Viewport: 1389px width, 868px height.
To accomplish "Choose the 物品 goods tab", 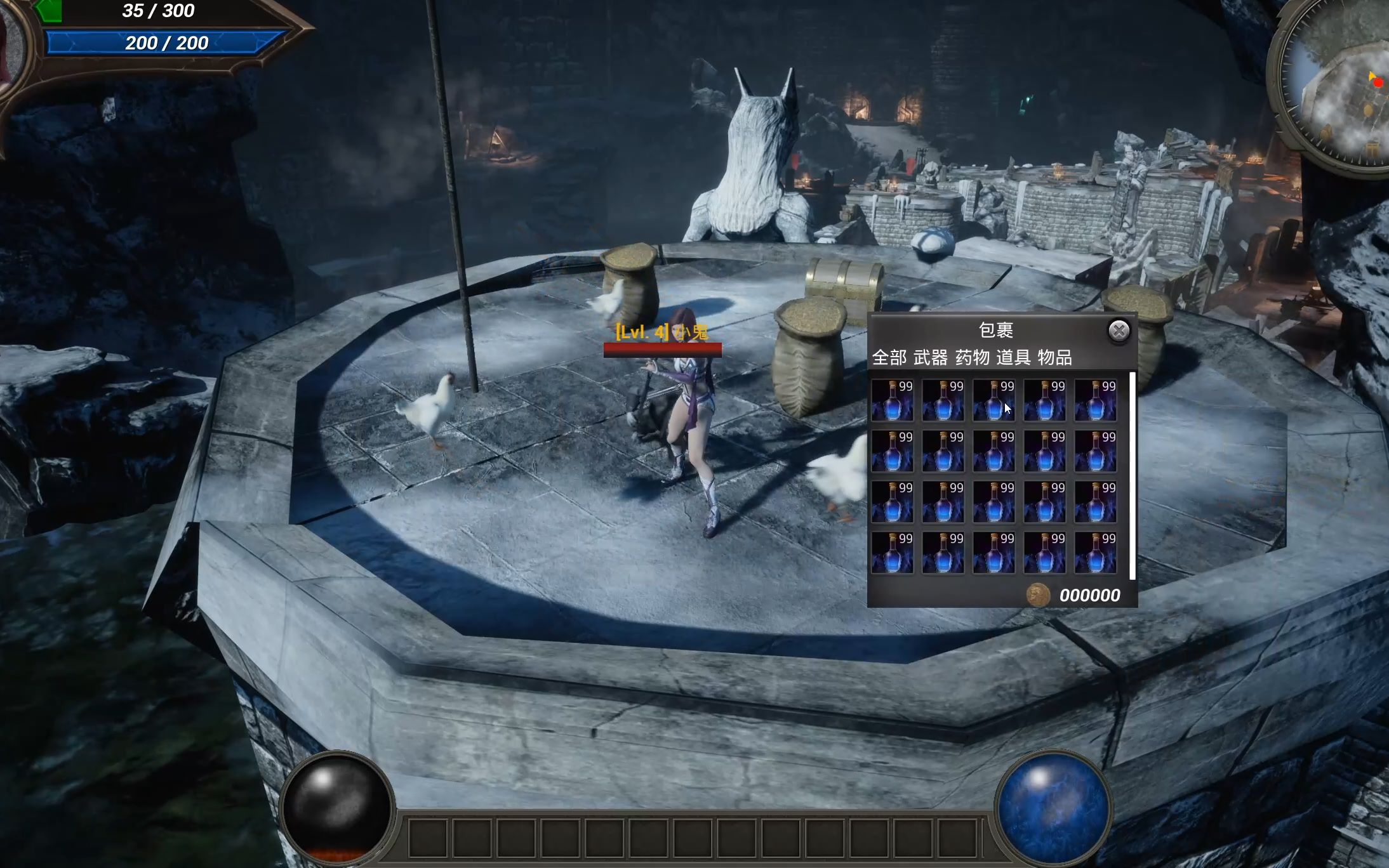I will (1054, 358).
